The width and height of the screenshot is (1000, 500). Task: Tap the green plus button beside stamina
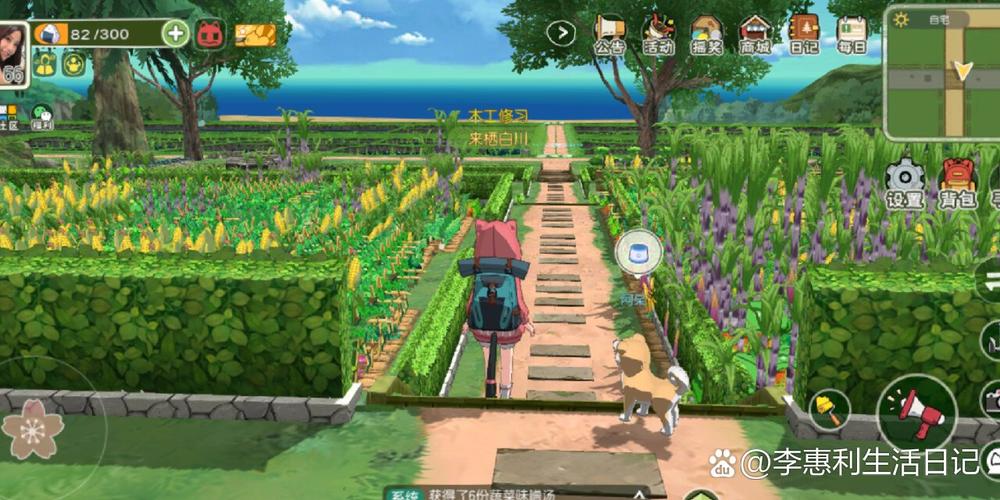pyautogui.click(x=176, y=33)
